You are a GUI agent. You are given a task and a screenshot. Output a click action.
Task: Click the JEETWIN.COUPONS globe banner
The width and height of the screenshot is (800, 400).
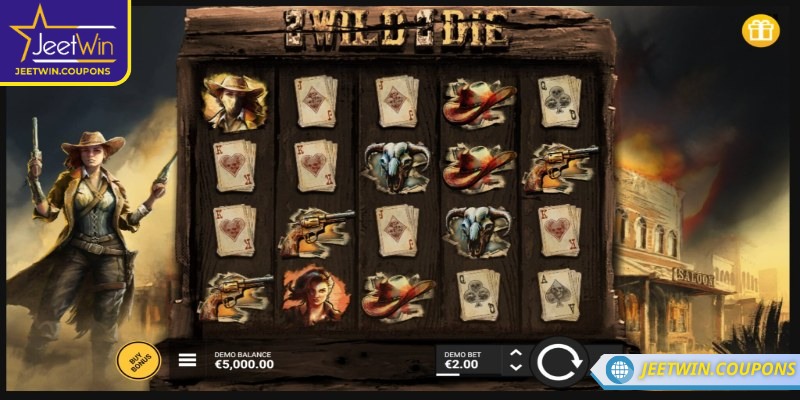pos(703,369)
